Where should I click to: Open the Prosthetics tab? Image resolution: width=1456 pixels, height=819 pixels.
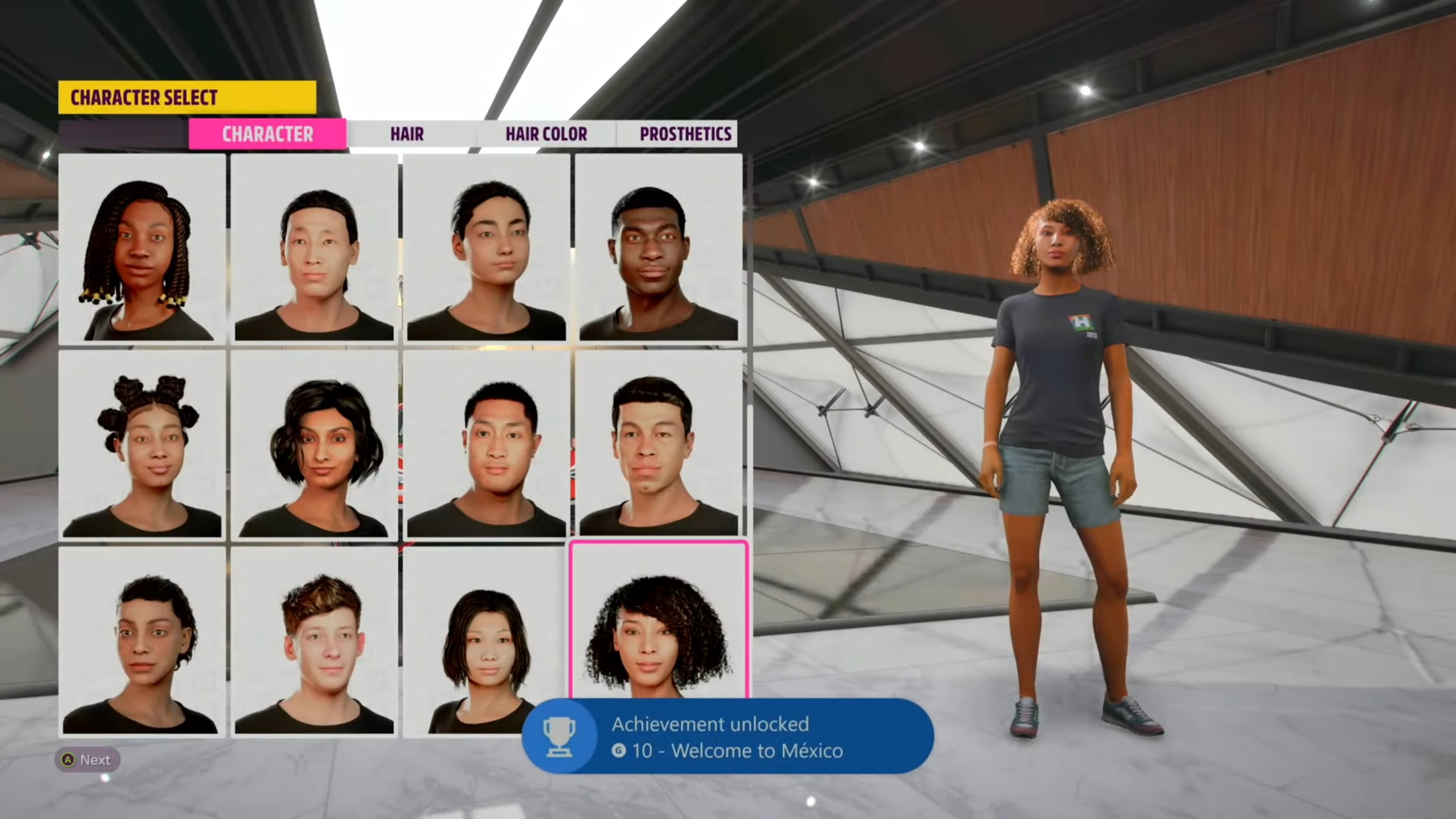(685, 134)
